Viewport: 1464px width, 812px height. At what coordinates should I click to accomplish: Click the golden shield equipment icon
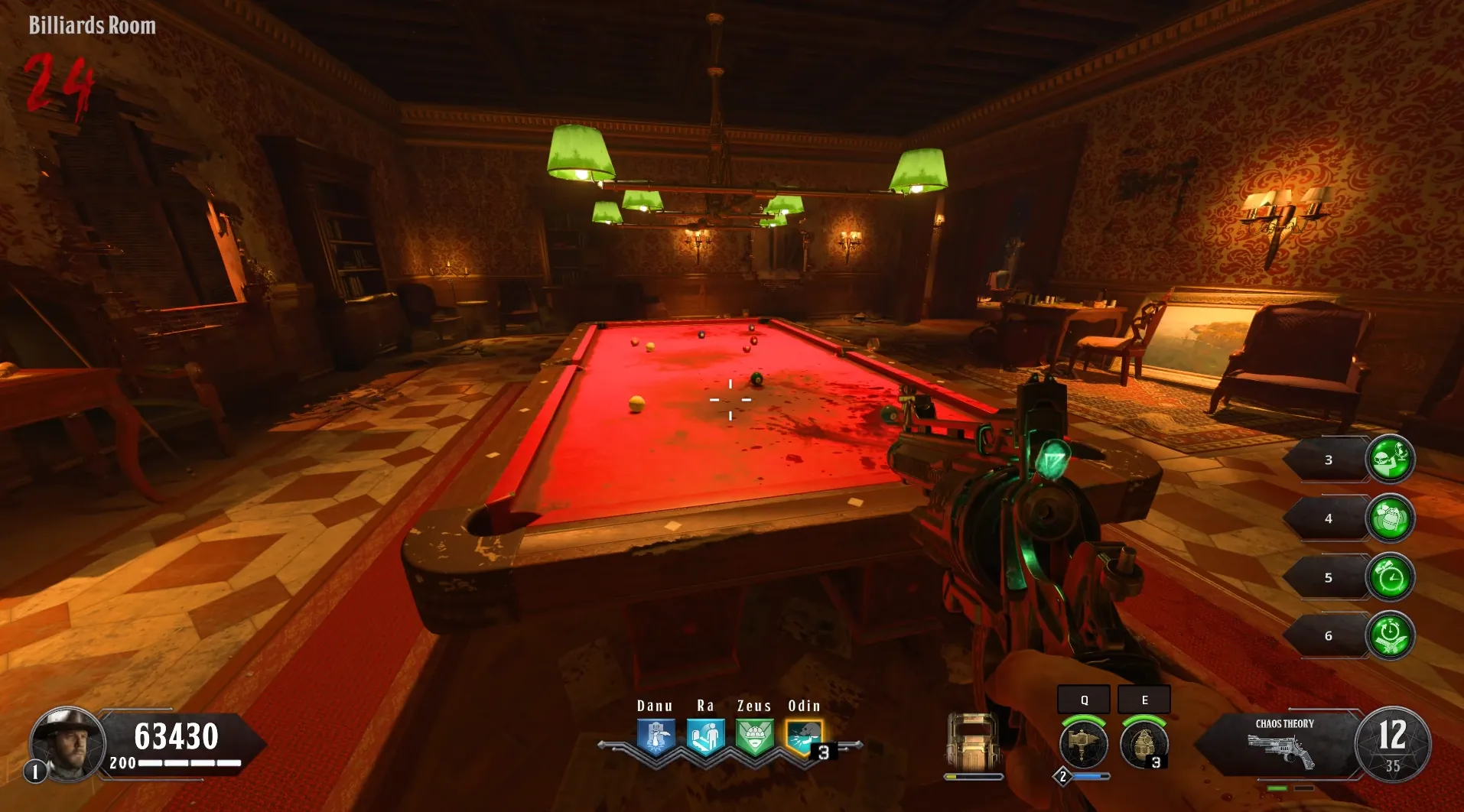973,742
